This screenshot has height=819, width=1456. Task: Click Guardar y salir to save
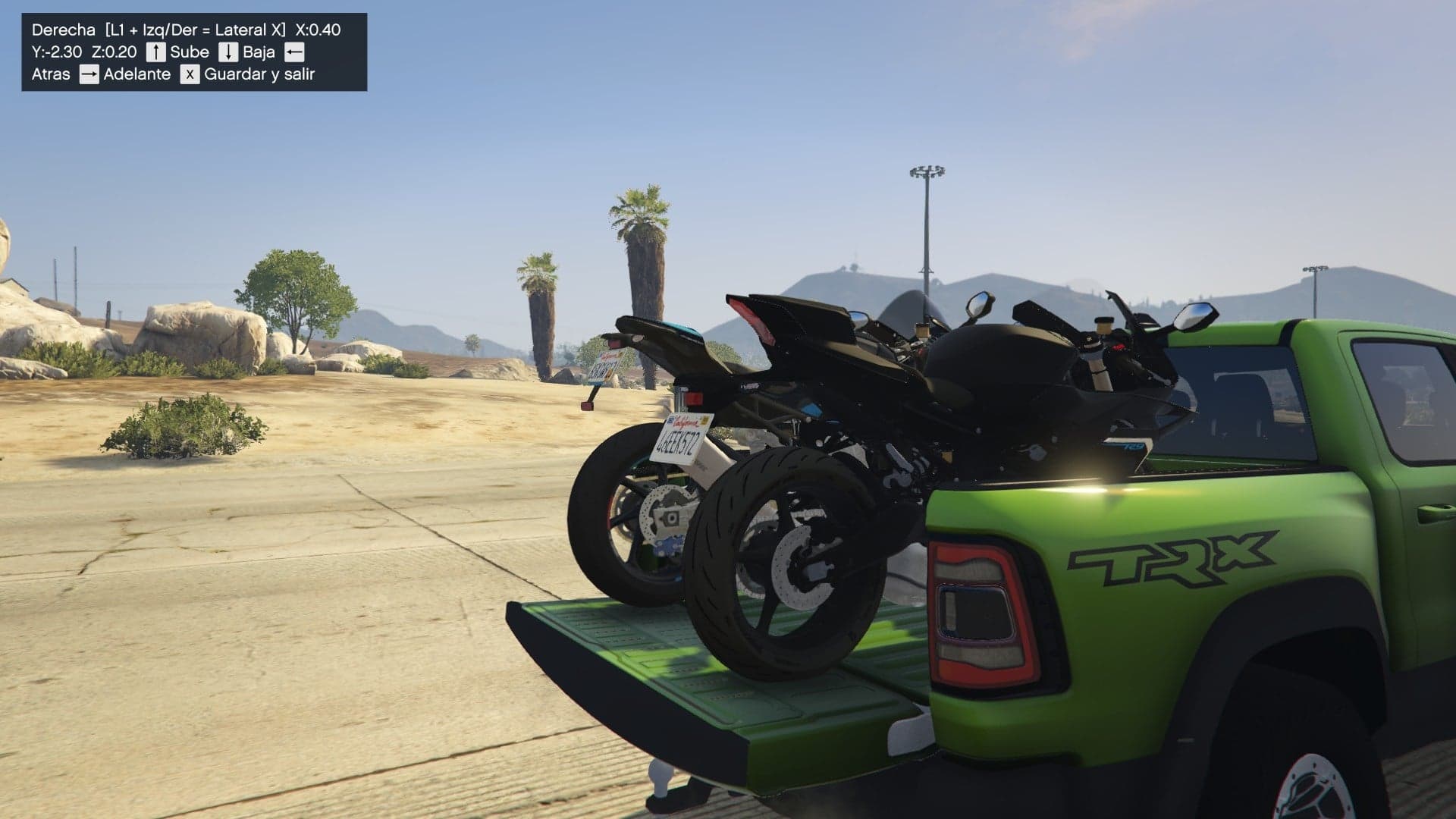click(x=258, y=74)
